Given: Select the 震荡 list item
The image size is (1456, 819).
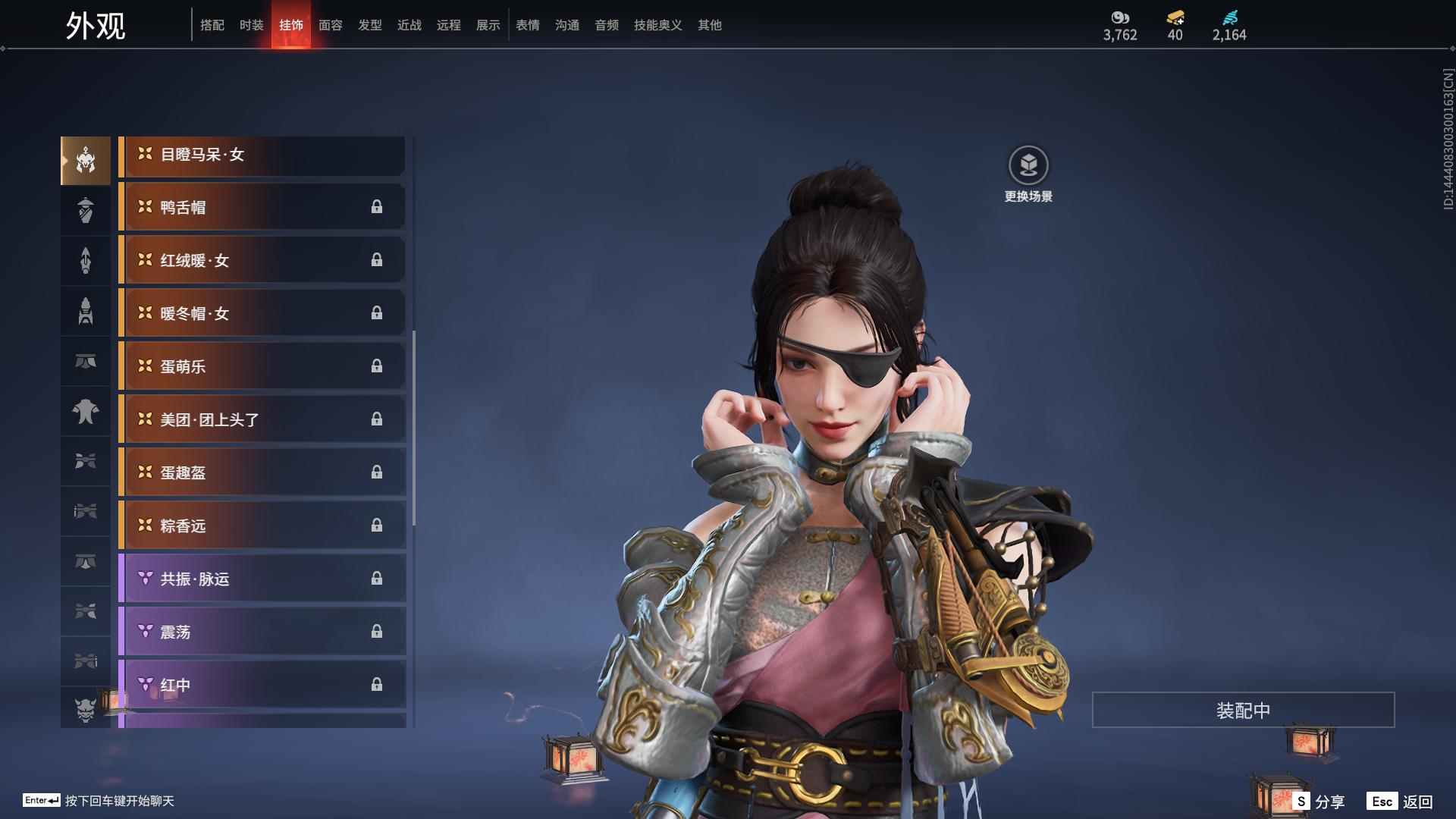Looking at the screenshot, I should coord(262,632).
